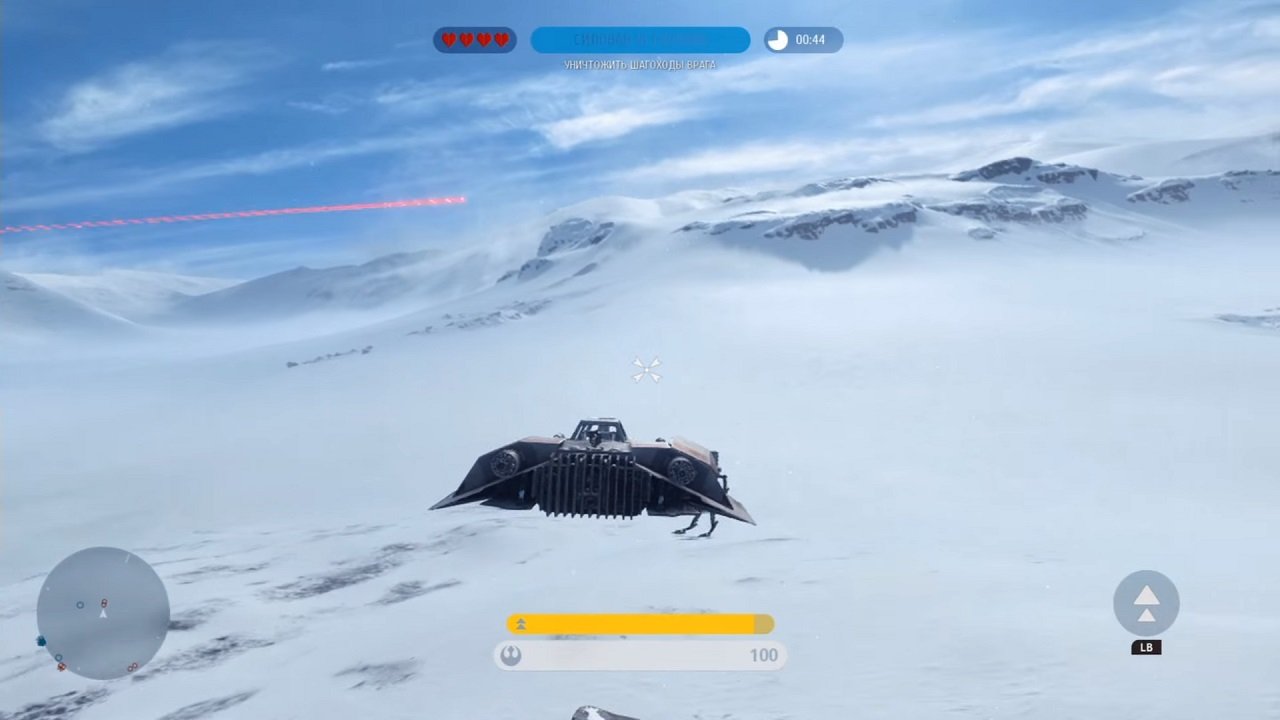1280x720 pixels.
Task: Select the targeting crosshair at screen center
Action: (645, 369)
